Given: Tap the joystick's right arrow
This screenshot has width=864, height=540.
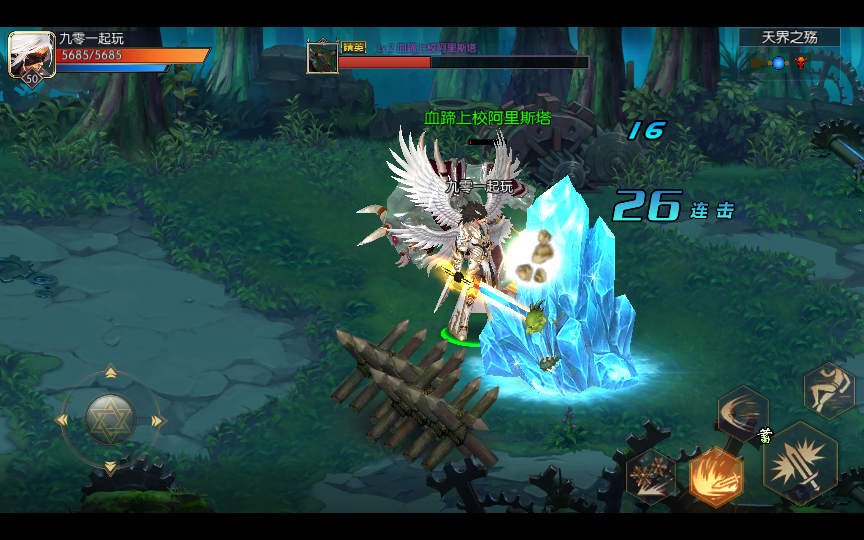Looking at the screenshot, I should 157,420.
